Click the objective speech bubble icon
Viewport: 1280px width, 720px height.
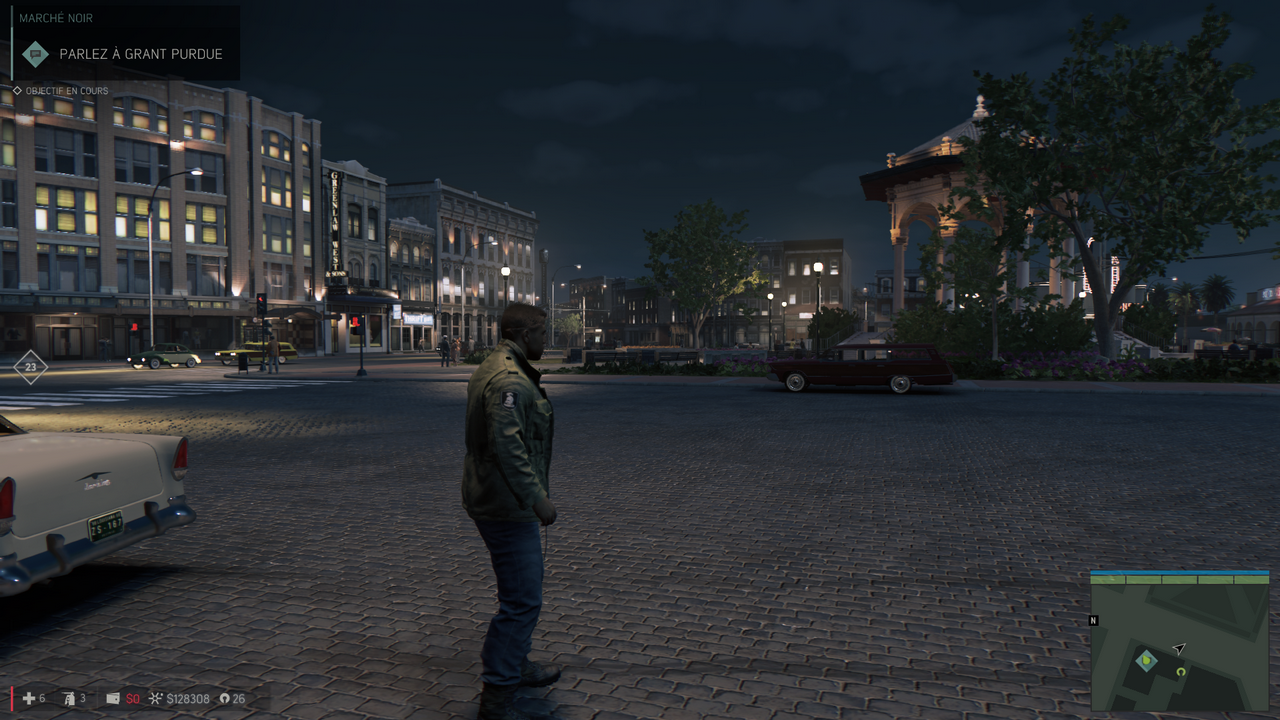(36, 54)
